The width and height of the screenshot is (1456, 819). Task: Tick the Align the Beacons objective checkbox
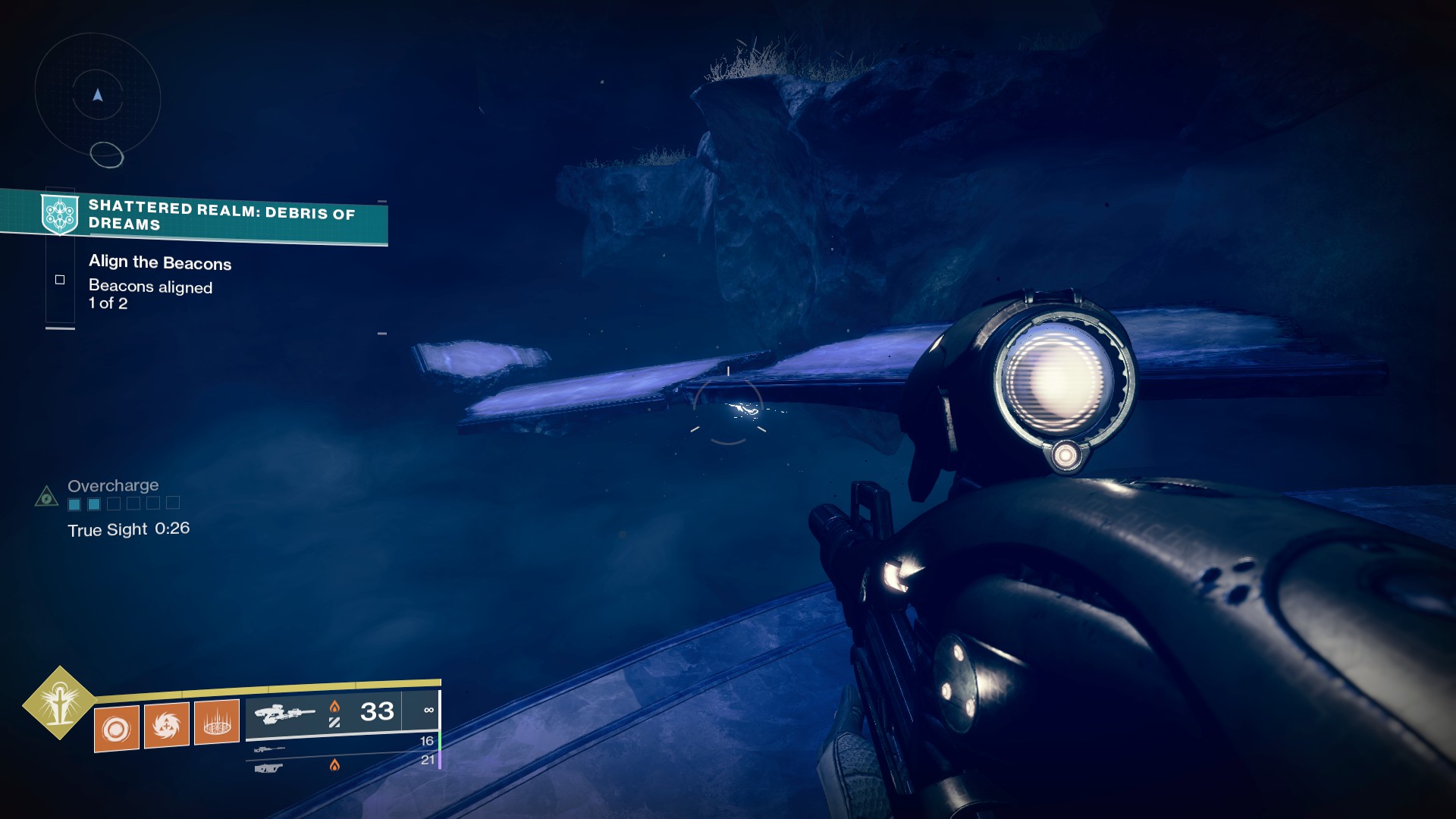point(60,280)
